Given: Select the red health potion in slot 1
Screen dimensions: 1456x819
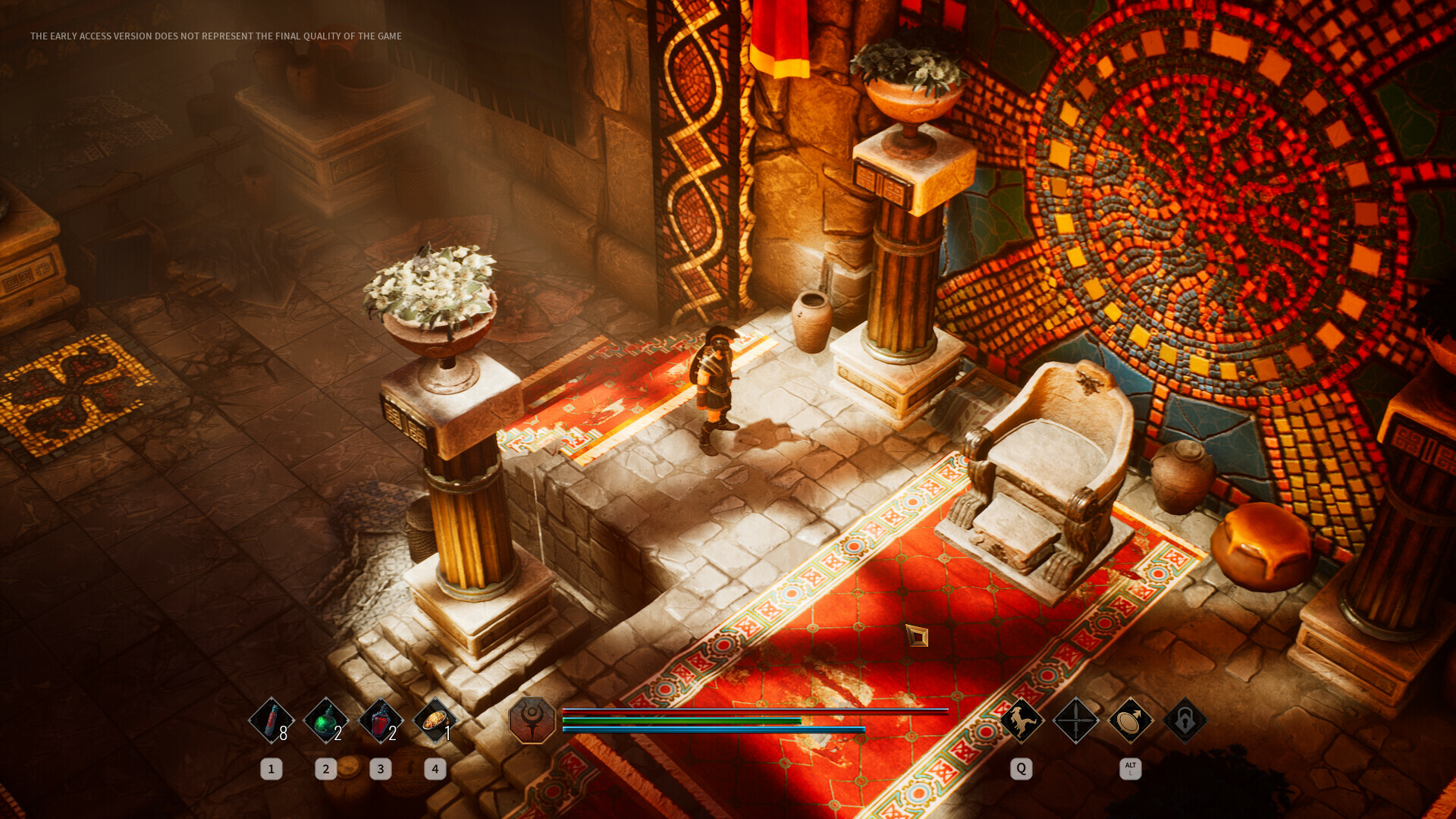Looking at the screenshot, I should coord(271,722).
